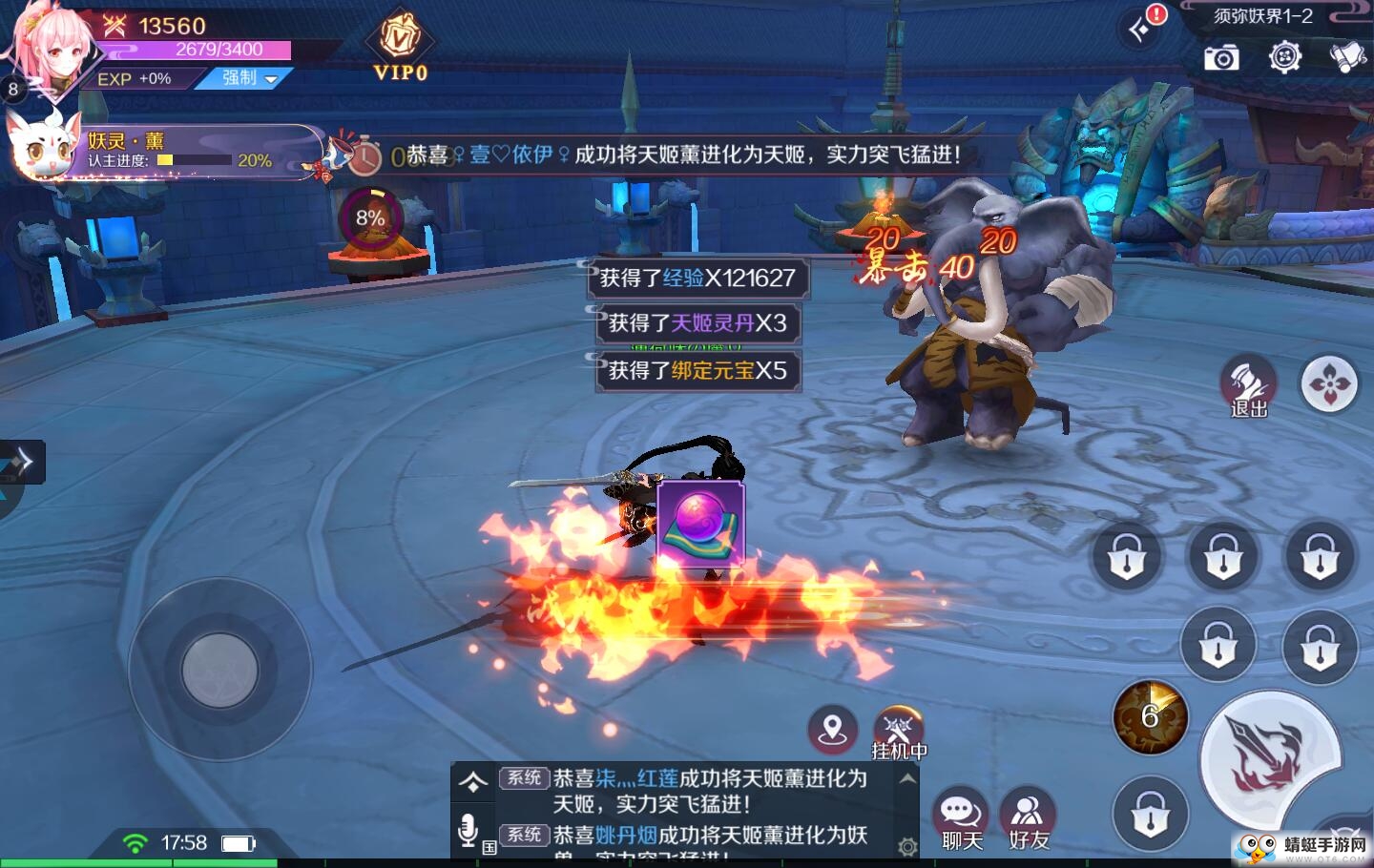The height and width of the screenshot is (868, 1374).
Task: Tap the purple orb item icon
Action: coord(700,525)
